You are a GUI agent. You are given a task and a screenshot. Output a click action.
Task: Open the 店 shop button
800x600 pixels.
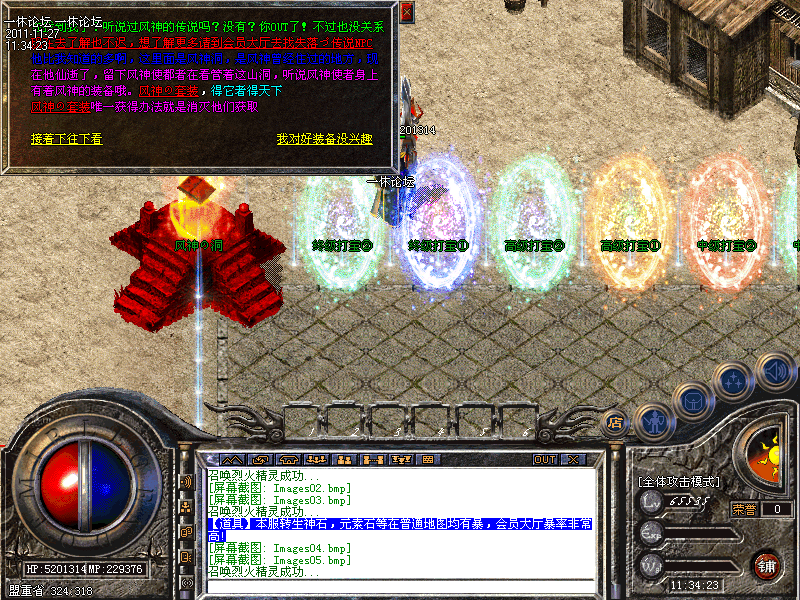point(616,420)
